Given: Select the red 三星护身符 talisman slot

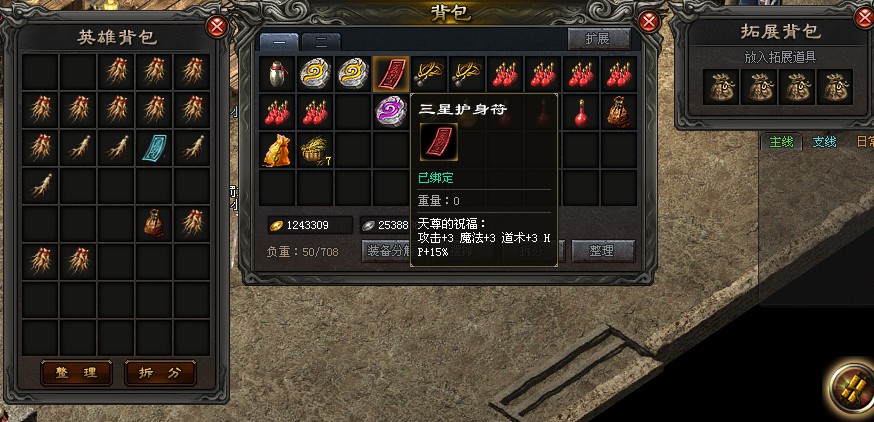Looking at the screenshot, I should pos(390,73).
